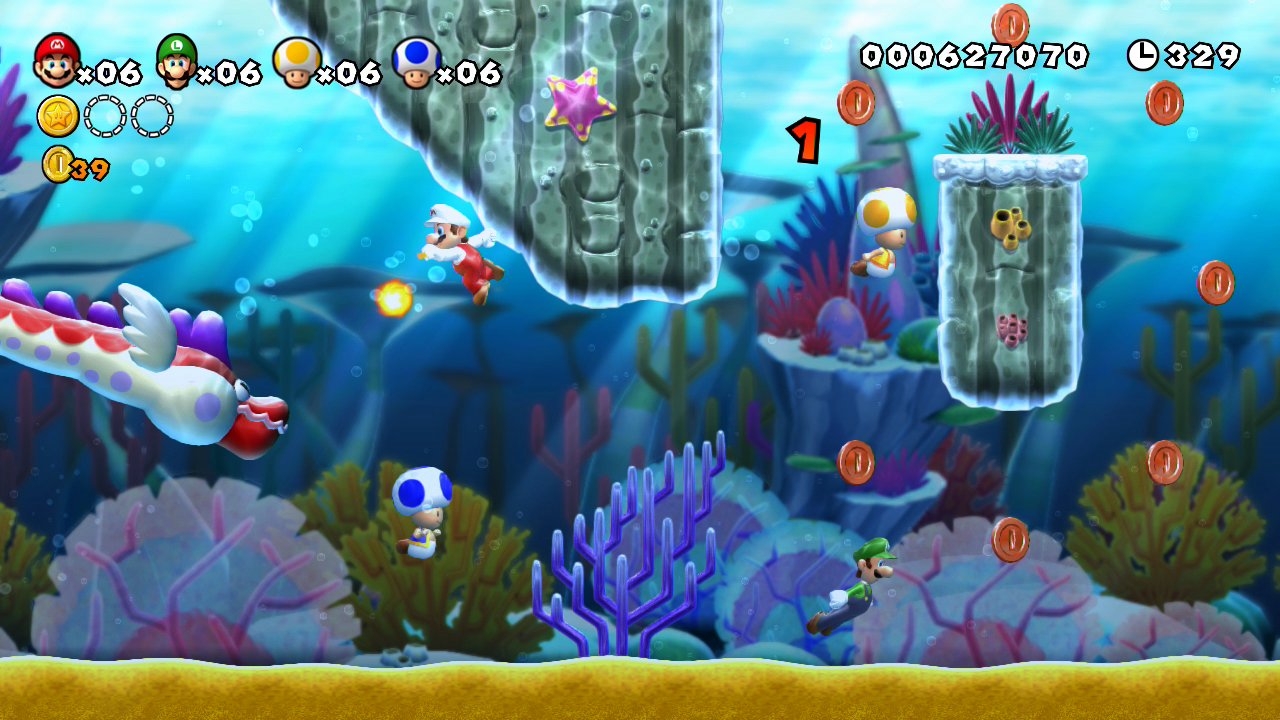
Task: Click the Mario head icon in the HUD
Action: [x=54, y=62]
